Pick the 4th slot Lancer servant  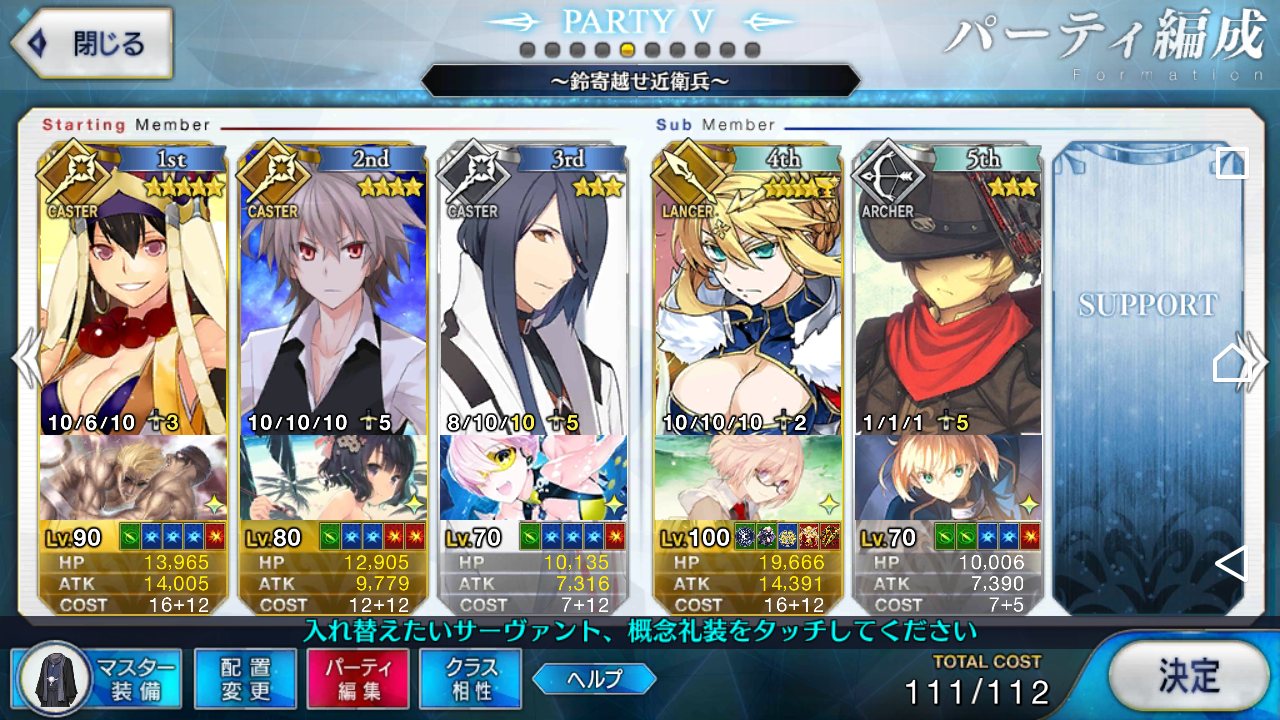click(x=747, y=300)
